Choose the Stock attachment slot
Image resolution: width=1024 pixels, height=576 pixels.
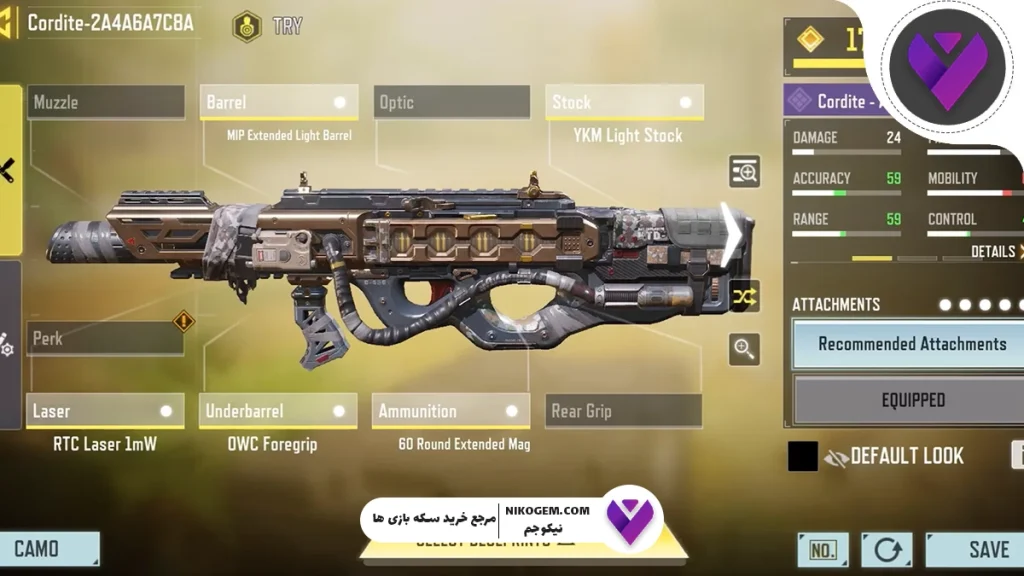624,102
